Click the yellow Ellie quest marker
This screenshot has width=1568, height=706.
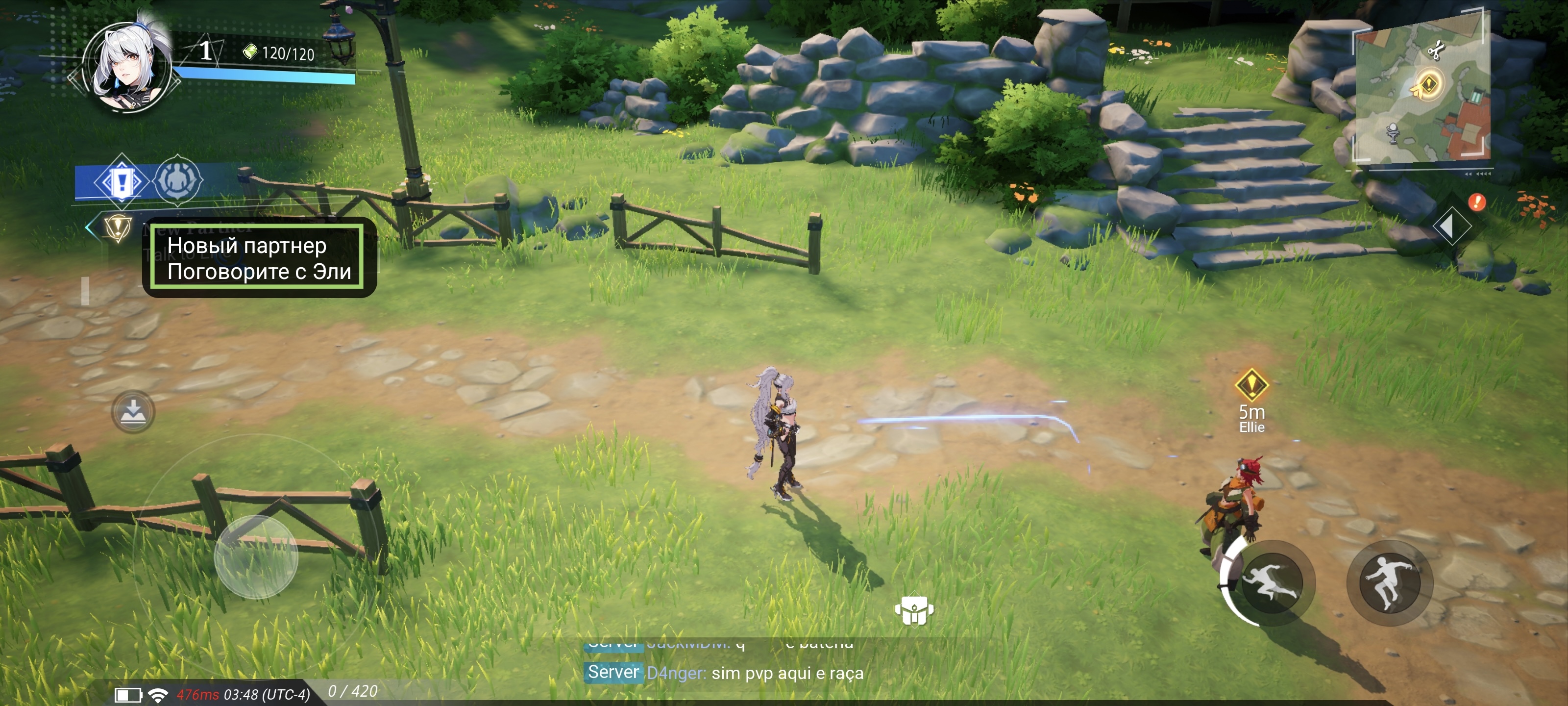point(1251,385)
